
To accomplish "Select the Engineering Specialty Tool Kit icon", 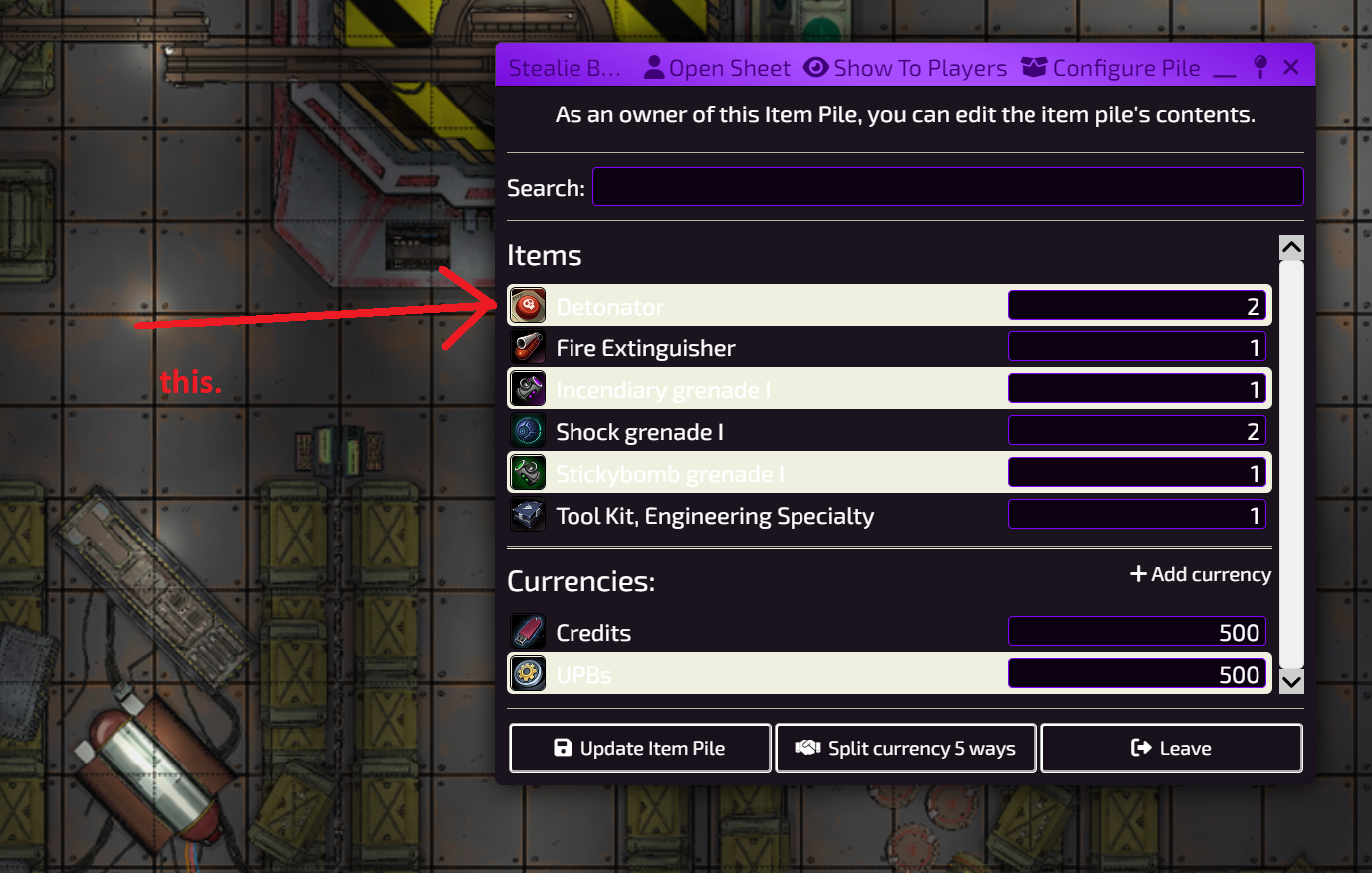I will tap(528, 515).
